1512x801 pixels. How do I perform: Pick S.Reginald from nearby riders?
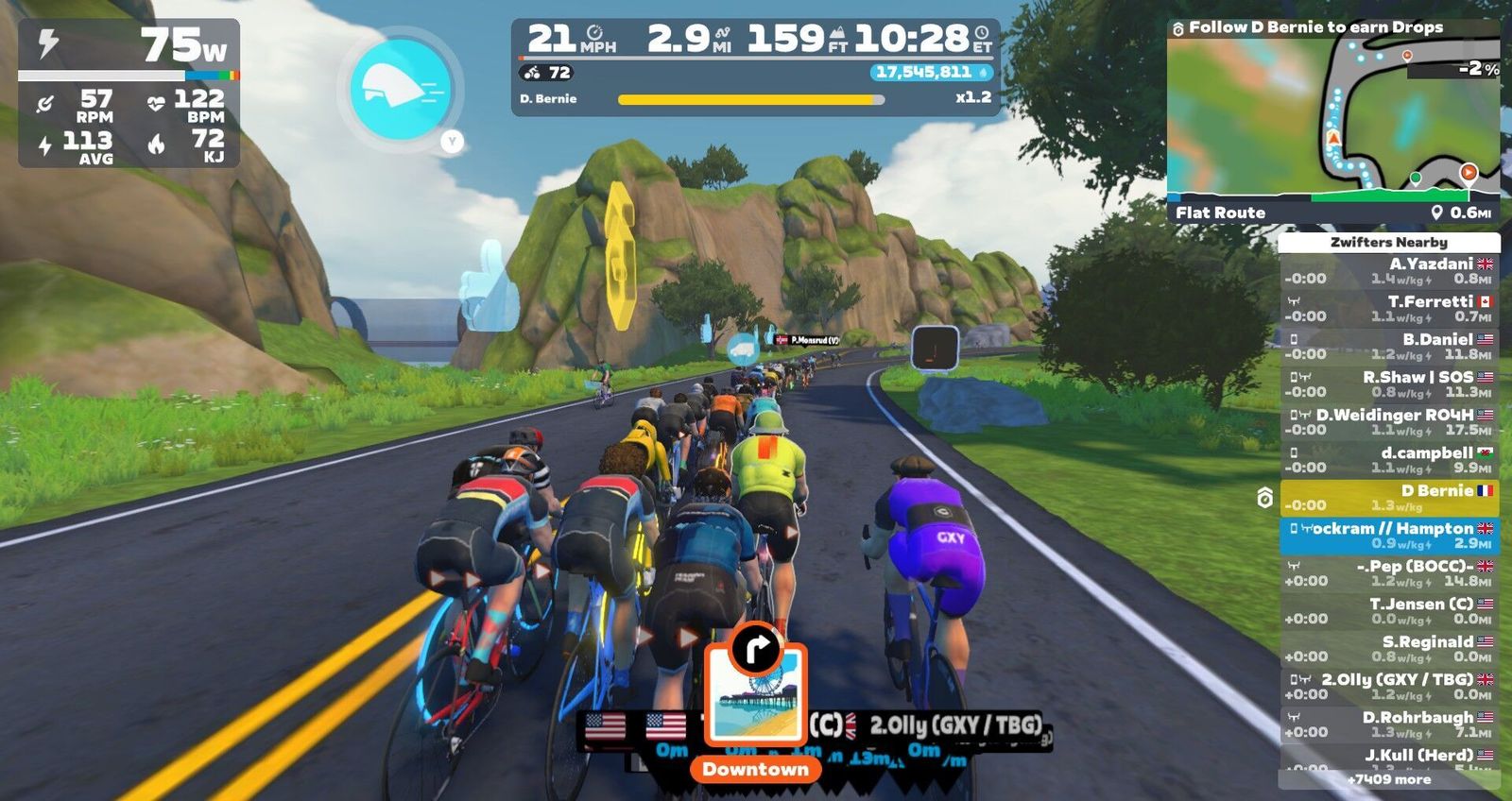coord(1388,649)
